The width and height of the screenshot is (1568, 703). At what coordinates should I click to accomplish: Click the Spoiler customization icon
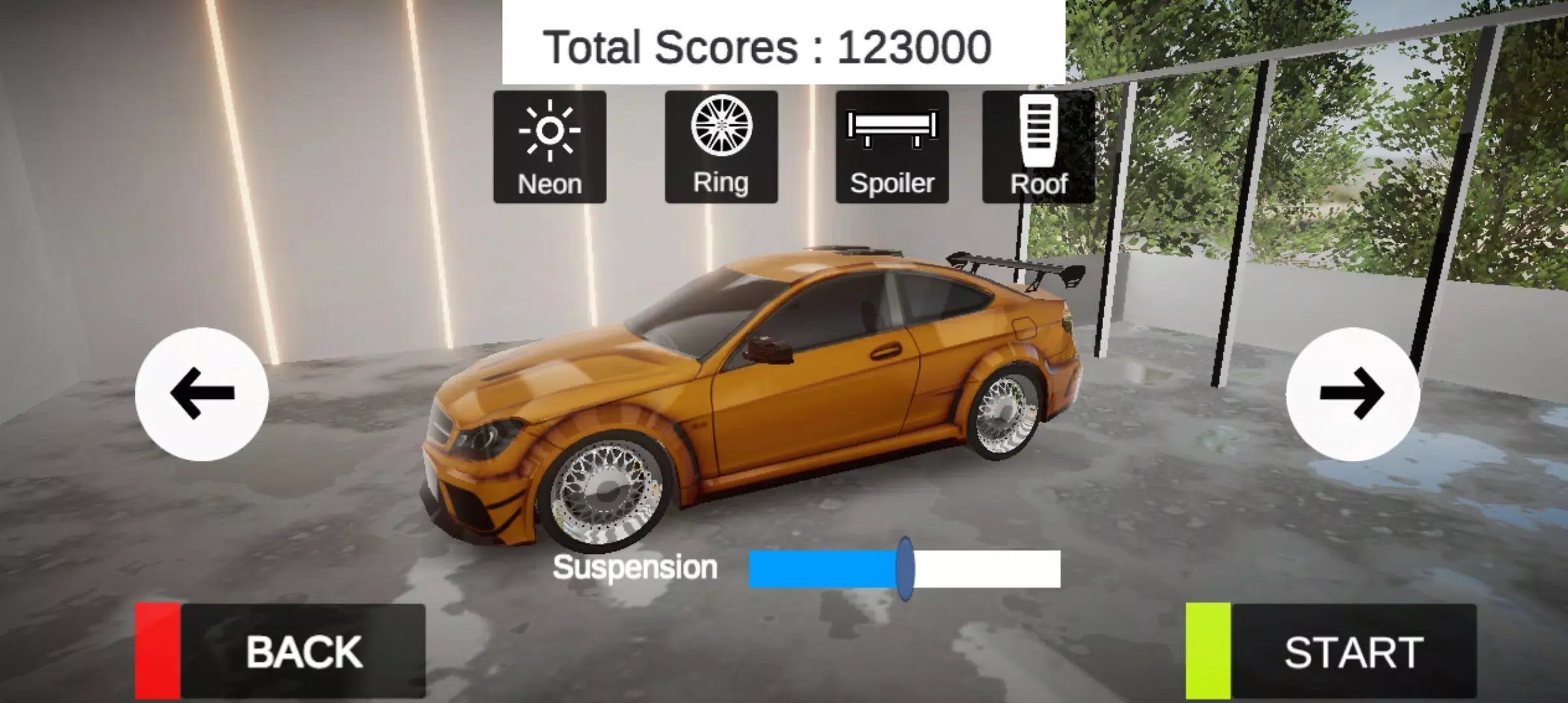pyautogui.click(x=891, y=145)
